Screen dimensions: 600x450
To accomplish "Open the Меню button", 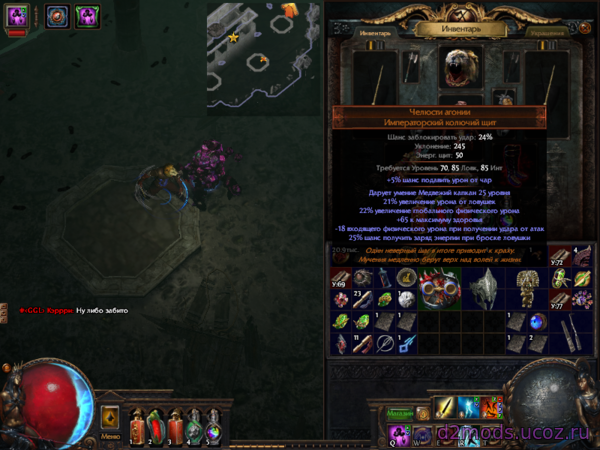I will [111, 422].
